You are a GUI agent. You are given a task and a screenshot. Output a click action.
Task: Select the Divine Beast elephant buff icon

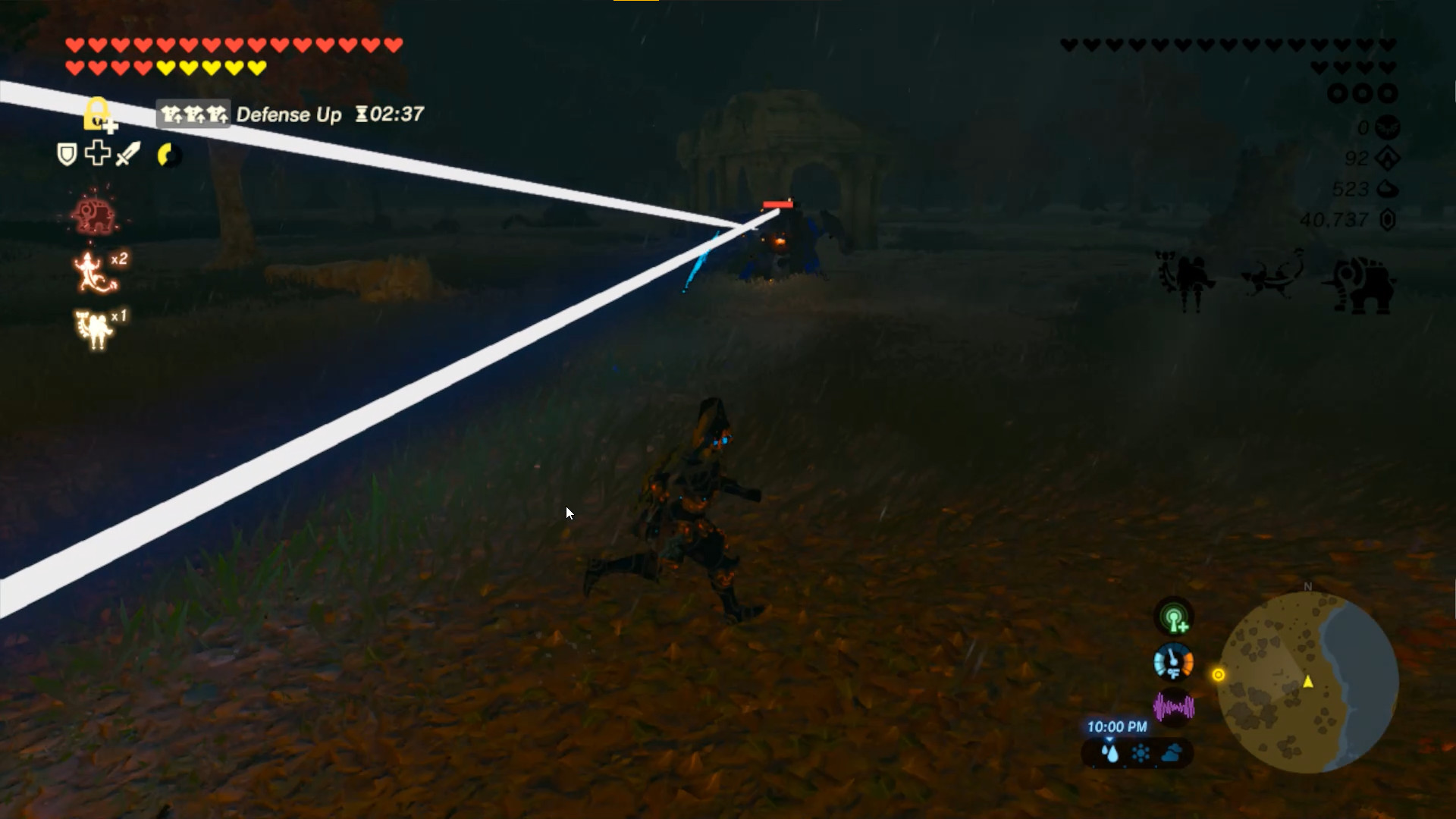94,215
